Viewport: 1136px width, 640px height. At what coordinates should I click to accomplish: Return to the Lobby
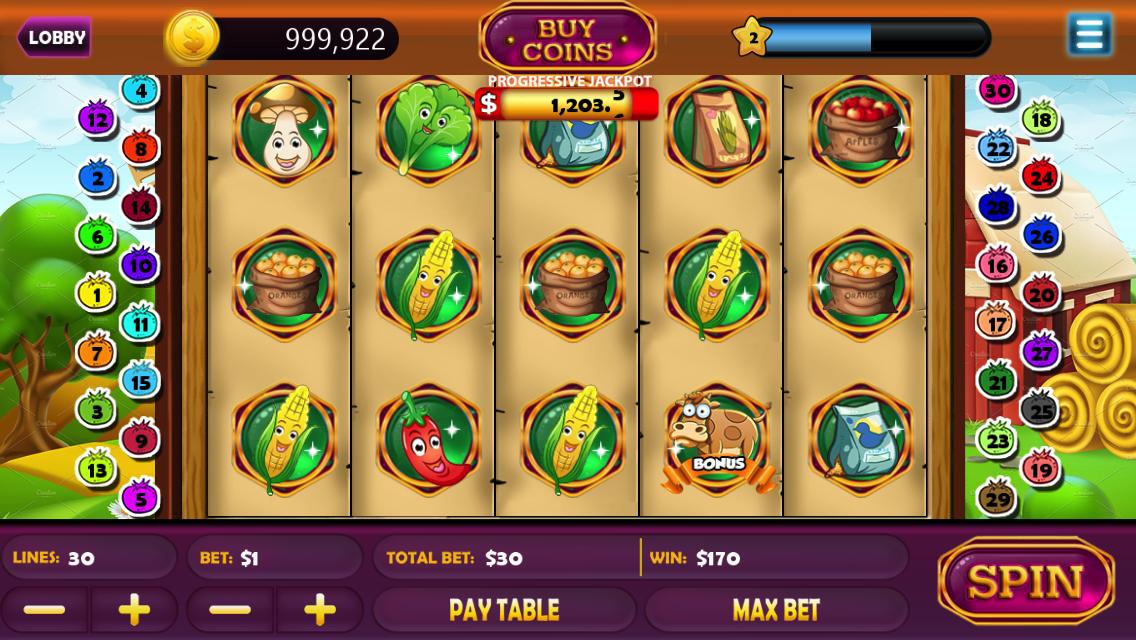pyautogui.click(x=55, y=38)
